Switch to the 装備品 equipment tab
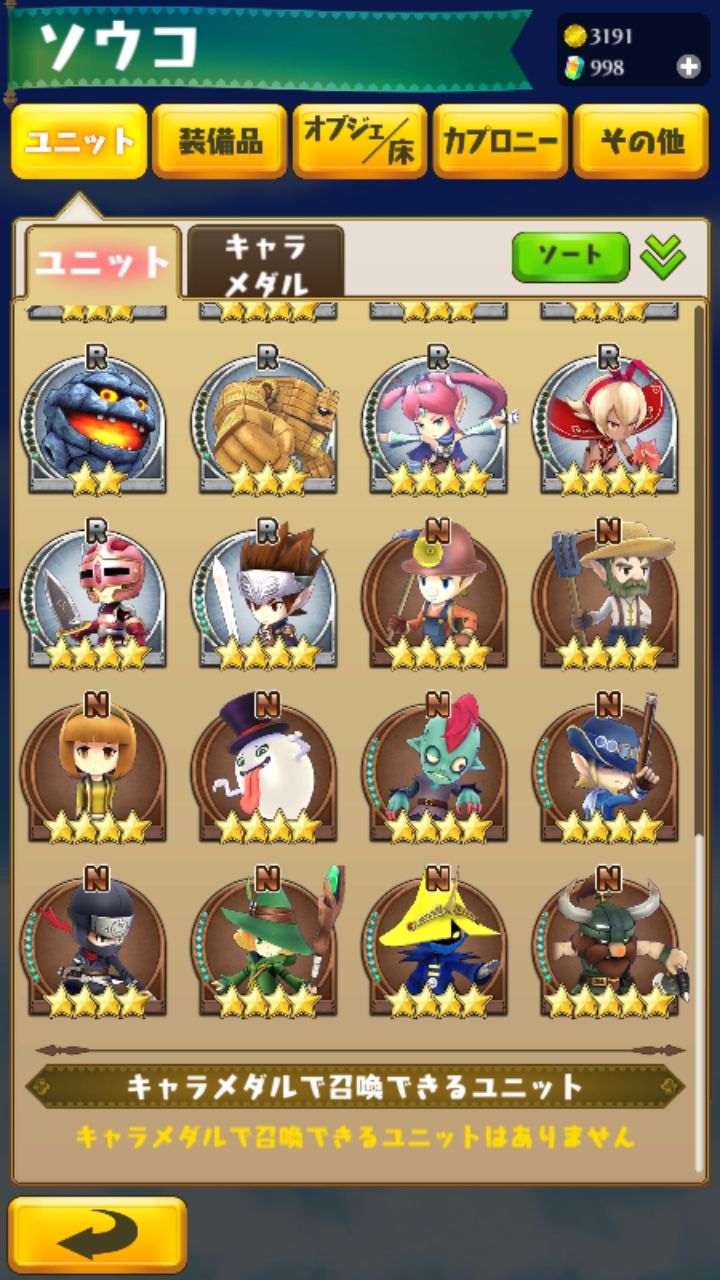Screen dimensions: 720x1280 [220, 142]
